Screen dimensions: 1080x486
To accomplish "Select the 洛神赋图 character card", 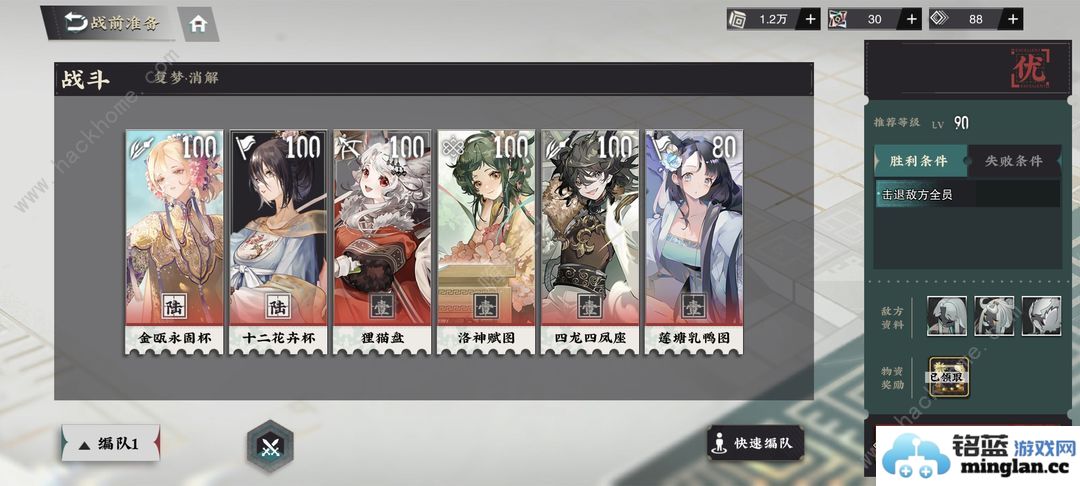I will point(487,242).
